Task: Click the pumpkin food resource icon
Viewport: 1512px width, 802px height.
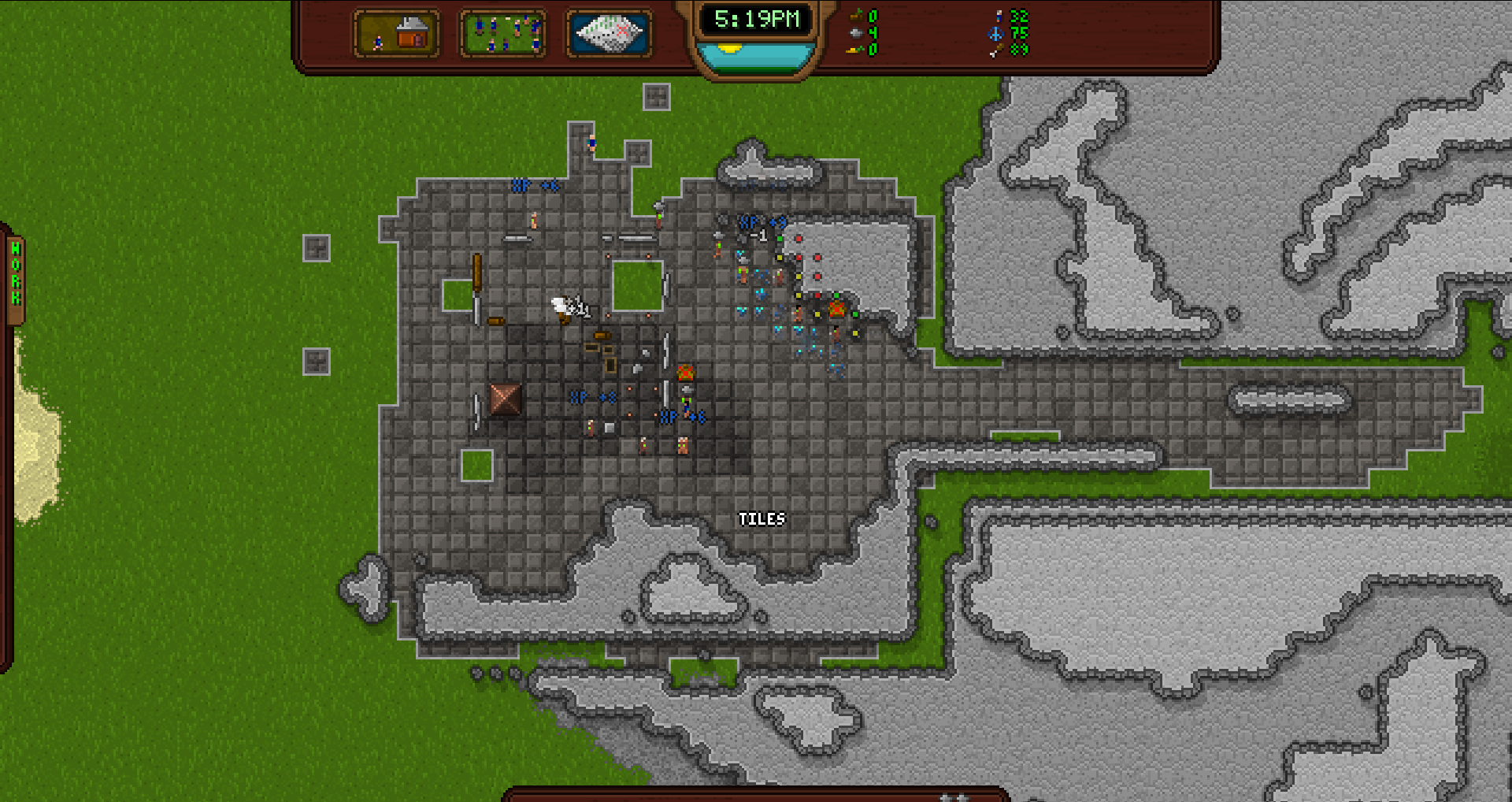Action: [x=857, y=13]
